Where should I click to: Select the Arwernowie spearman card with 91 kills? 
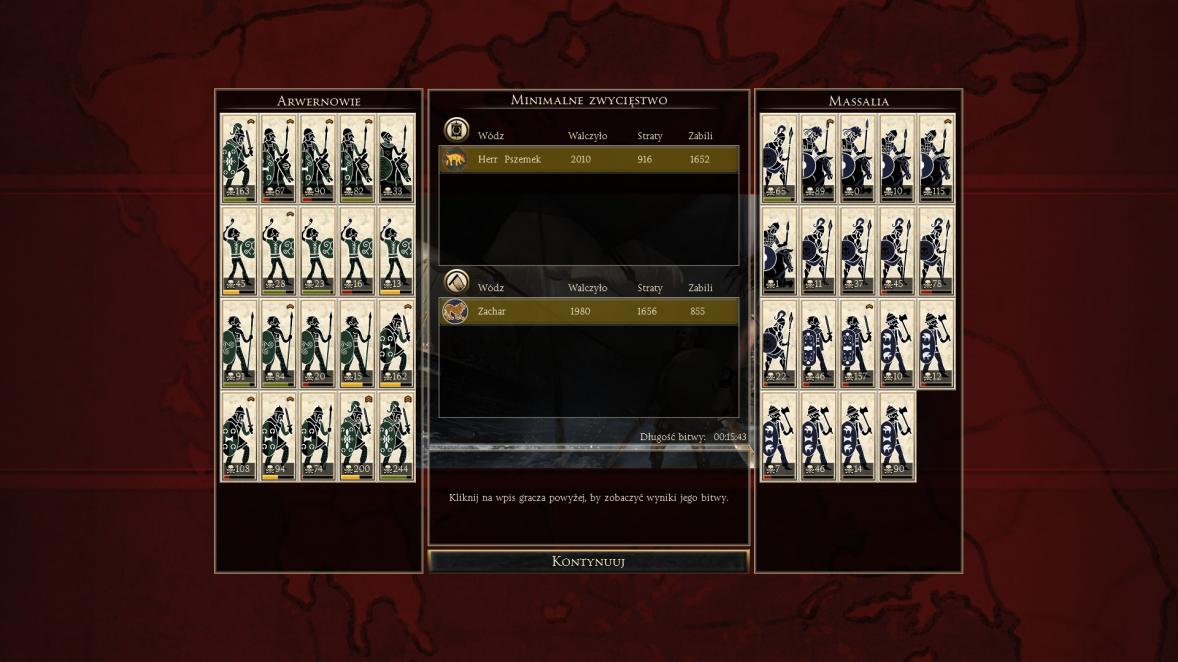(x=239, y=344)
